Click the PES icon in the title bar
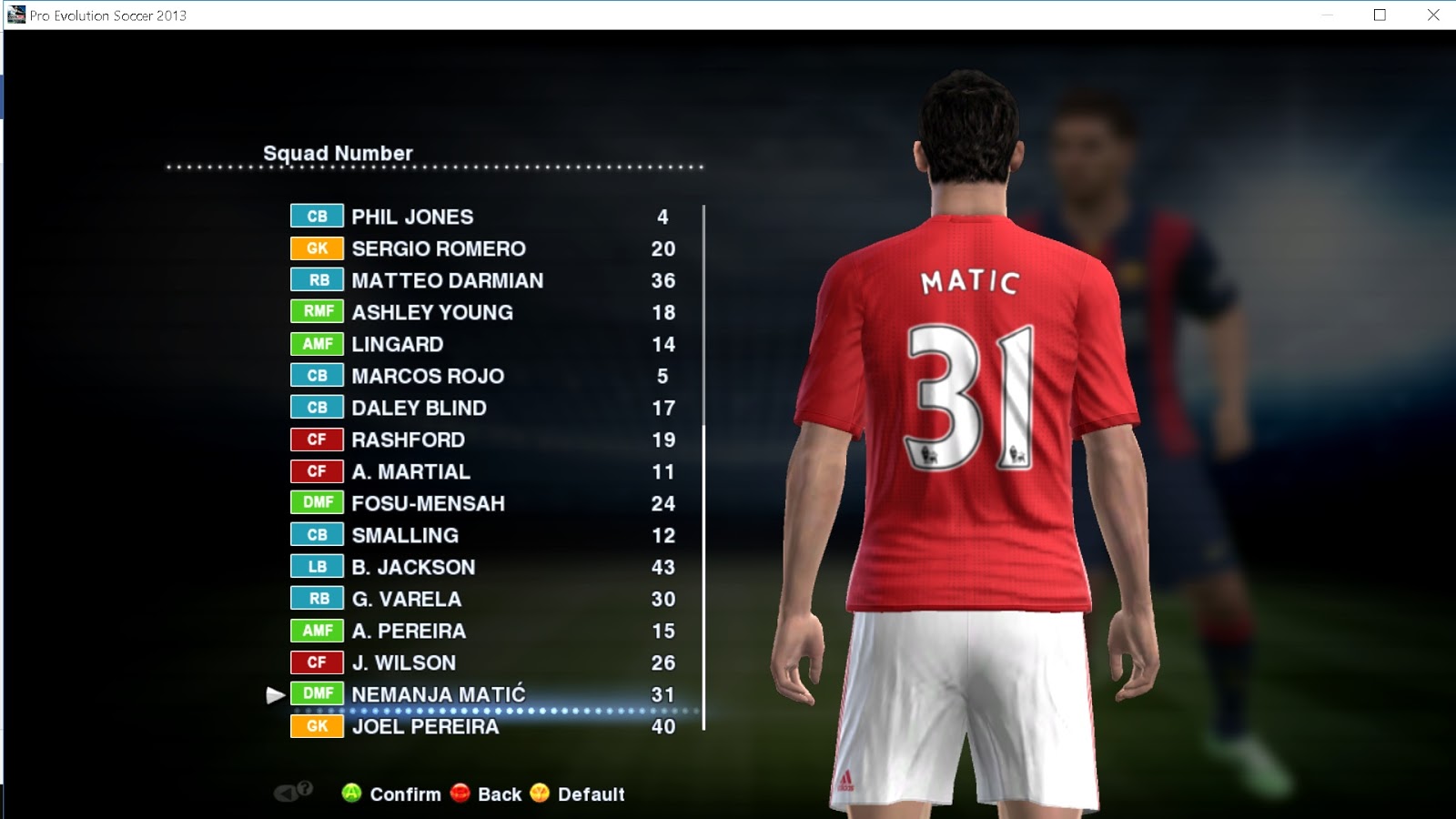Viewport: 1456px width, 819px height. pos(15,14)
